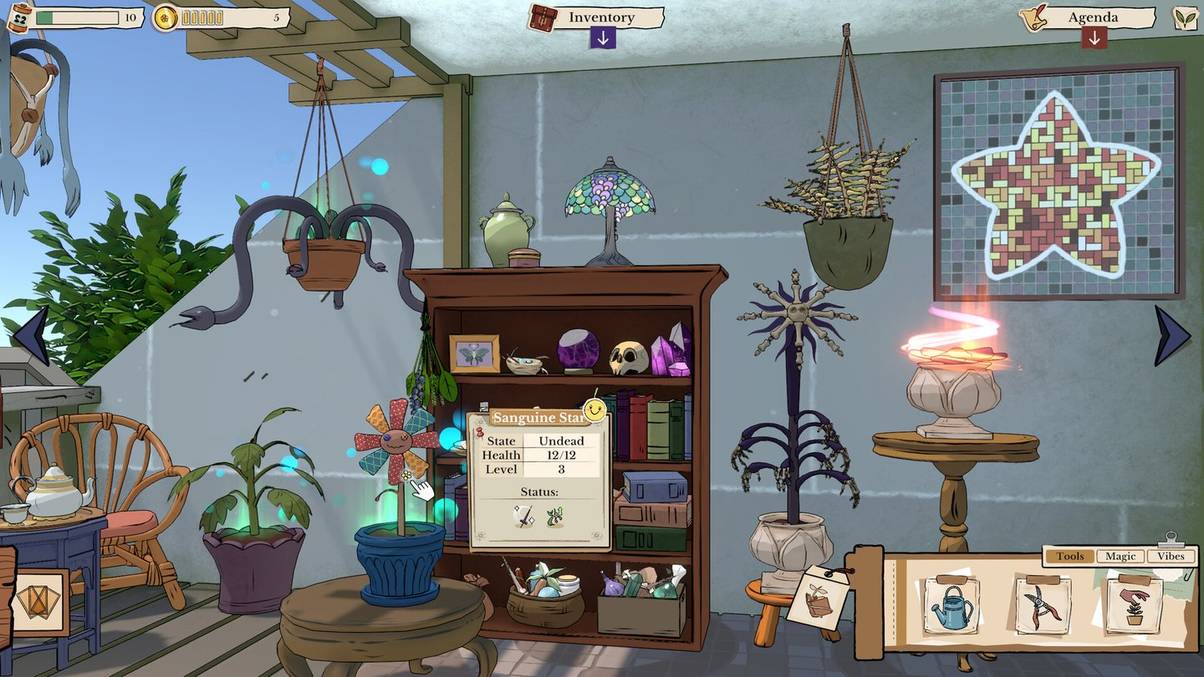Open the card deck icon

coord(38,602)
